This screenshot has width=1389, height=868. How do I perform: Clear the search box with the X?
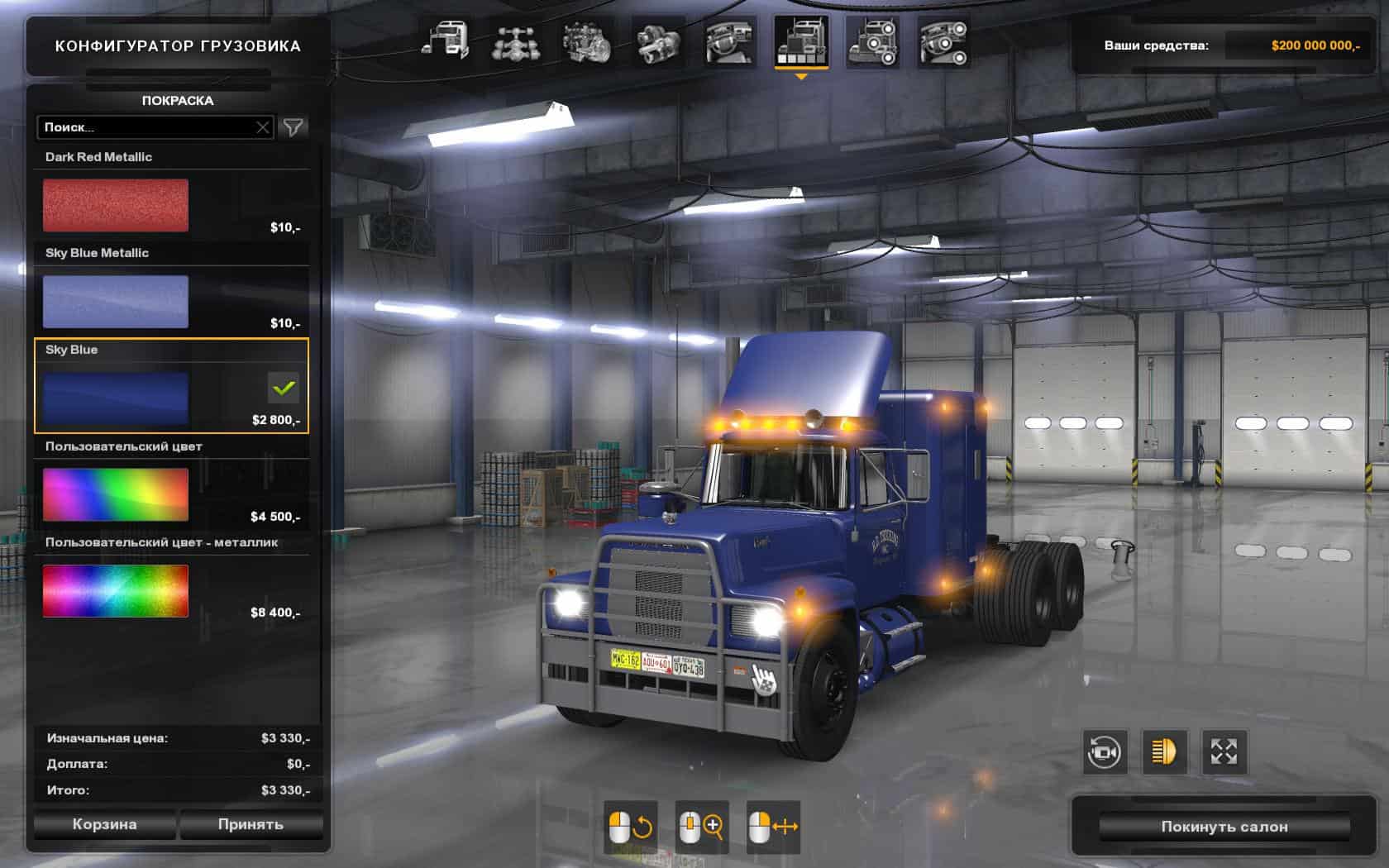[x=263, y=127]
